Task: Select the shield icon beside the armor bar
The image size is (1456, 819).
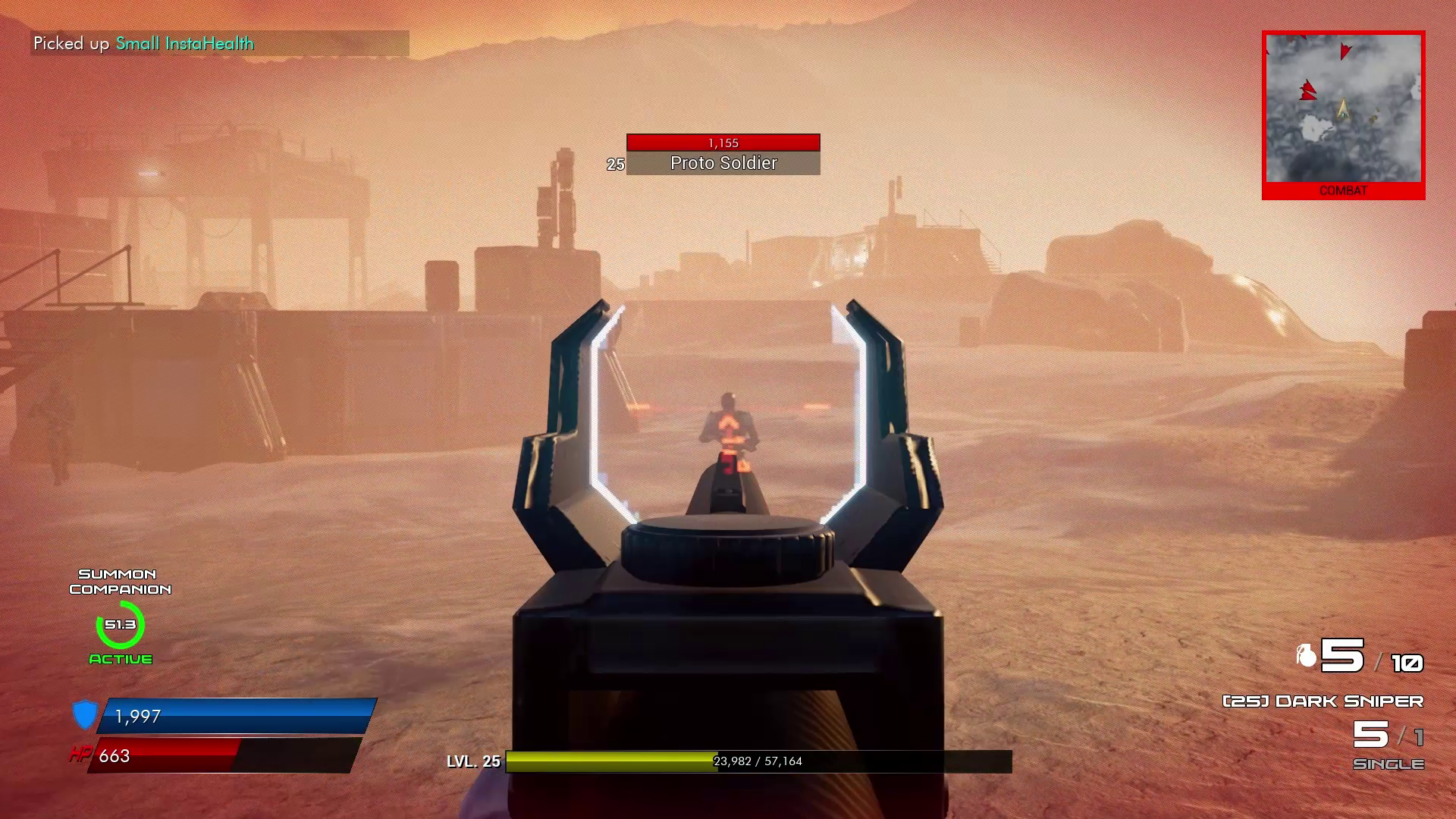Action: (x=86, y=714)
